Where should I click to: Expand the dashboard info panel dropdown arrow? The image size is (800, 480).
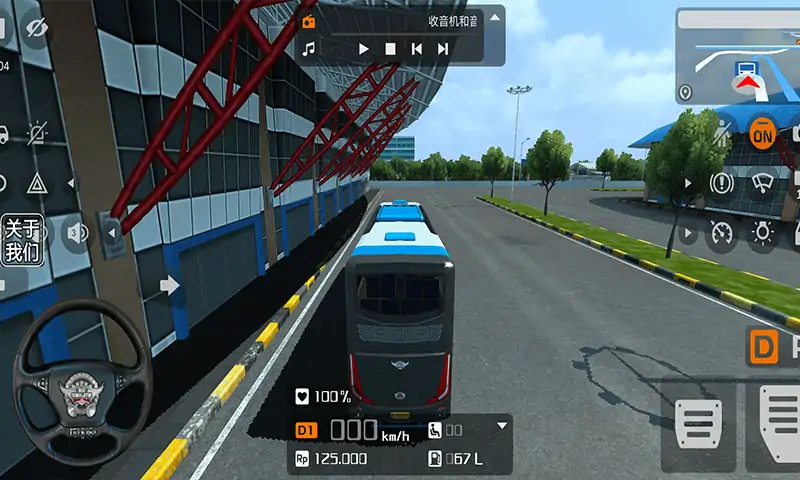tap(502, 426)
